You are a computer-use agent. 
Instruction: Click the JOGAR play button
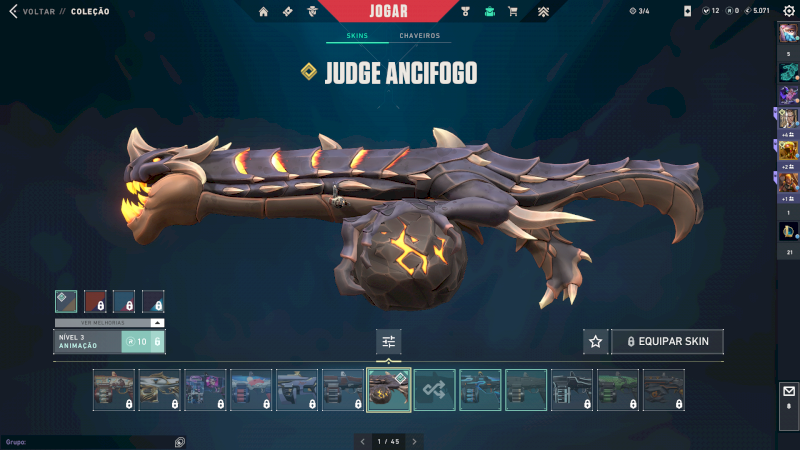click(x=387, y=11)
